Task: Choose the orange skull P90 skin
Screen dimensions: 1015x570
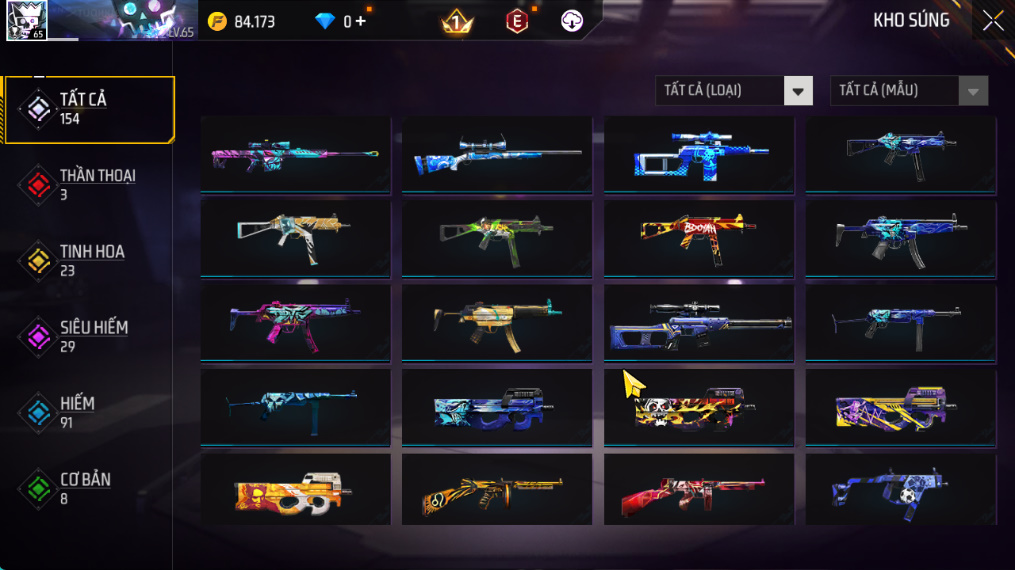Action: [295, 490]
